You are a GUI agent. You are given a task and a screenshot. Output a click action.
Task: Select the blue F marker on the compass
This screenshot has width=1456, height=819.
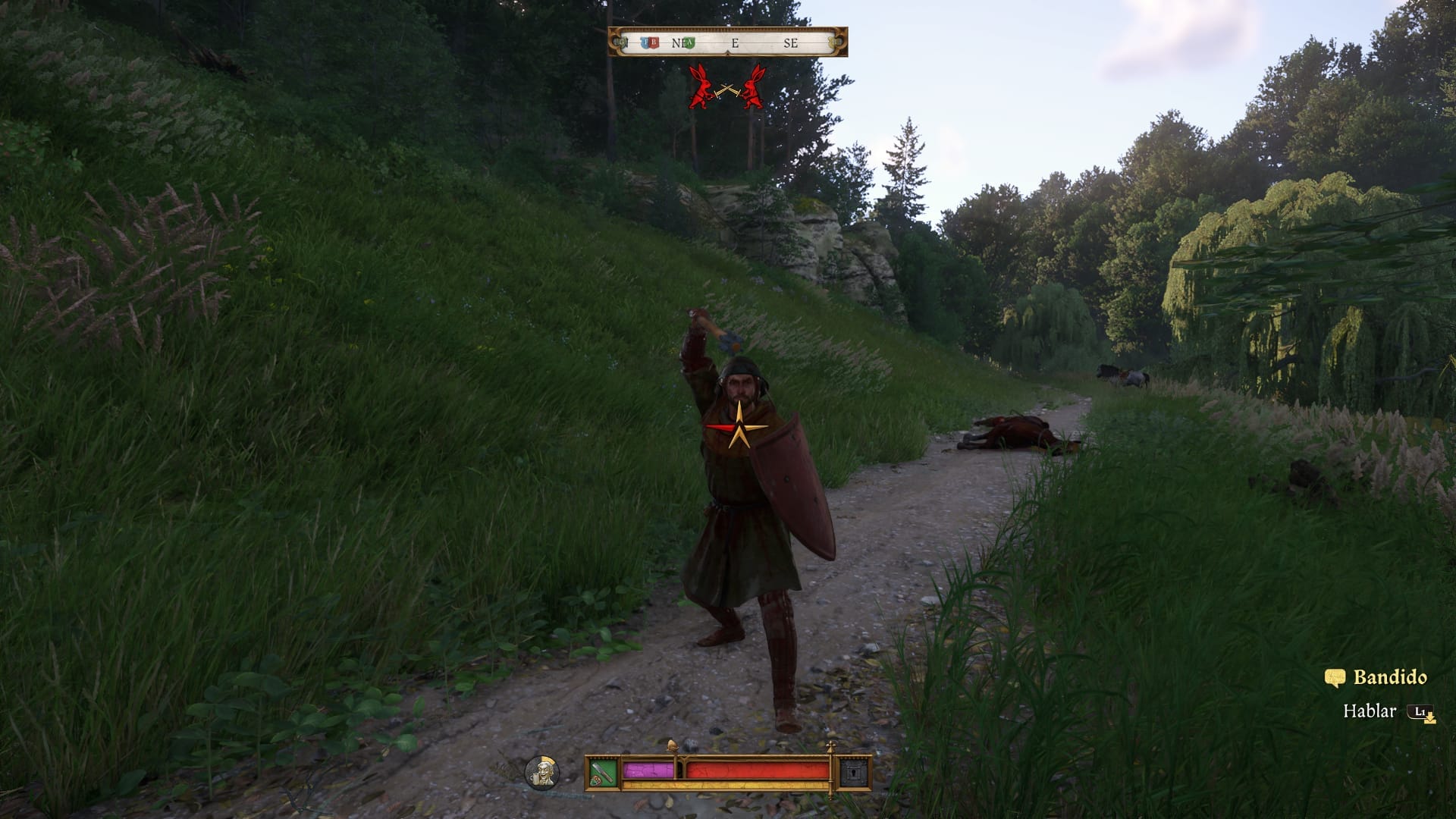tap(645, 43)
